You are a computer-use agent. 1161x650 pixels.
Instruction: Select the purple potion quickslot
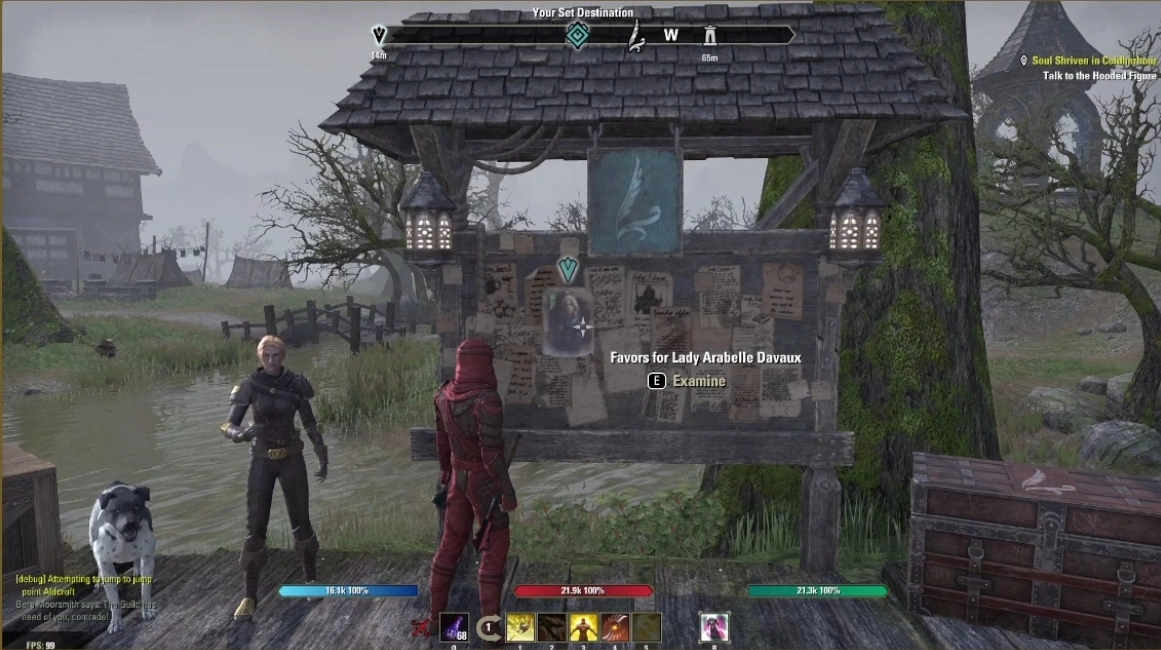click(454, 627)
